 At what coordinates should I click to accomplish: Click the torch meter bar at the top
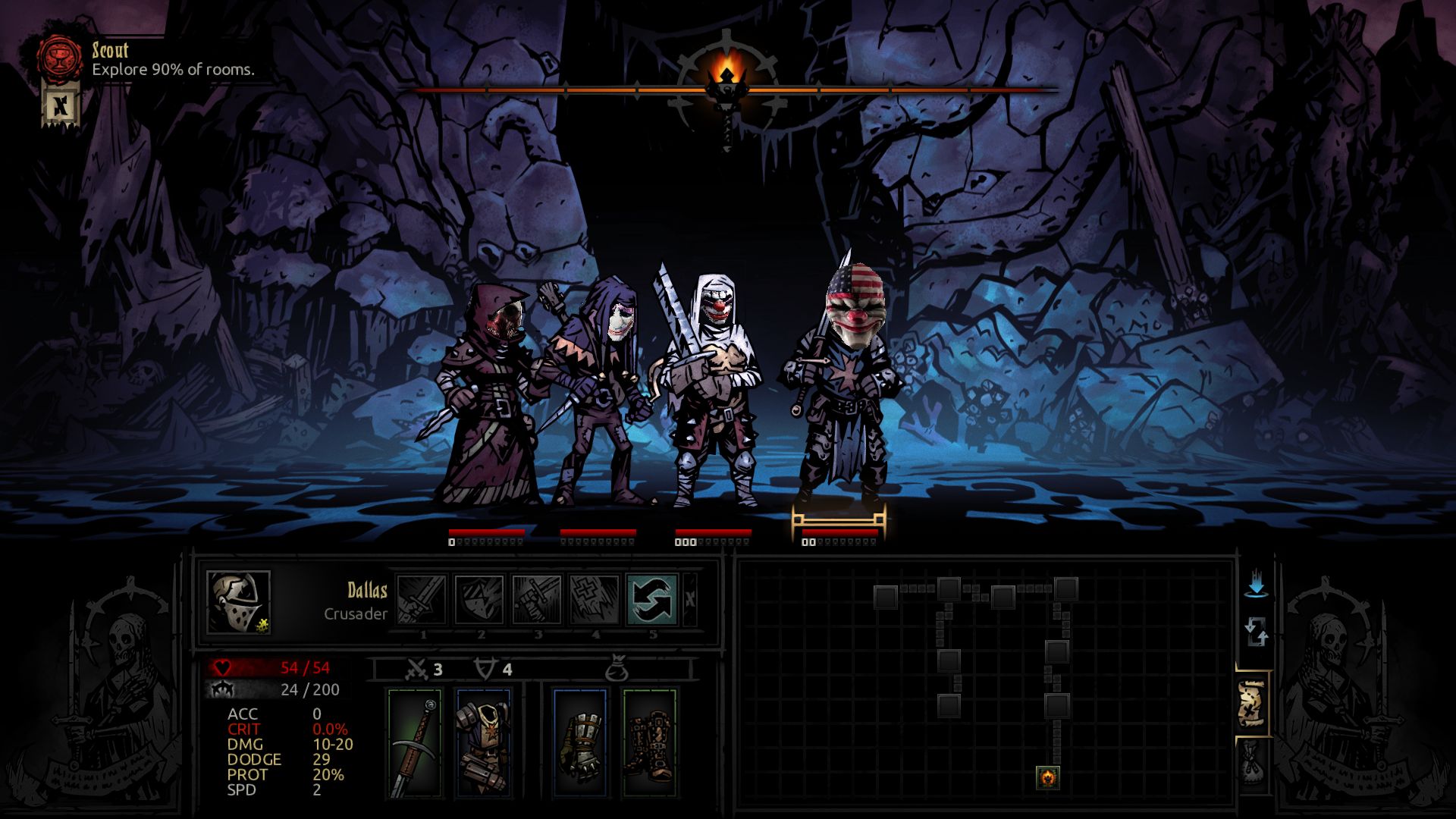click(834, 91)
